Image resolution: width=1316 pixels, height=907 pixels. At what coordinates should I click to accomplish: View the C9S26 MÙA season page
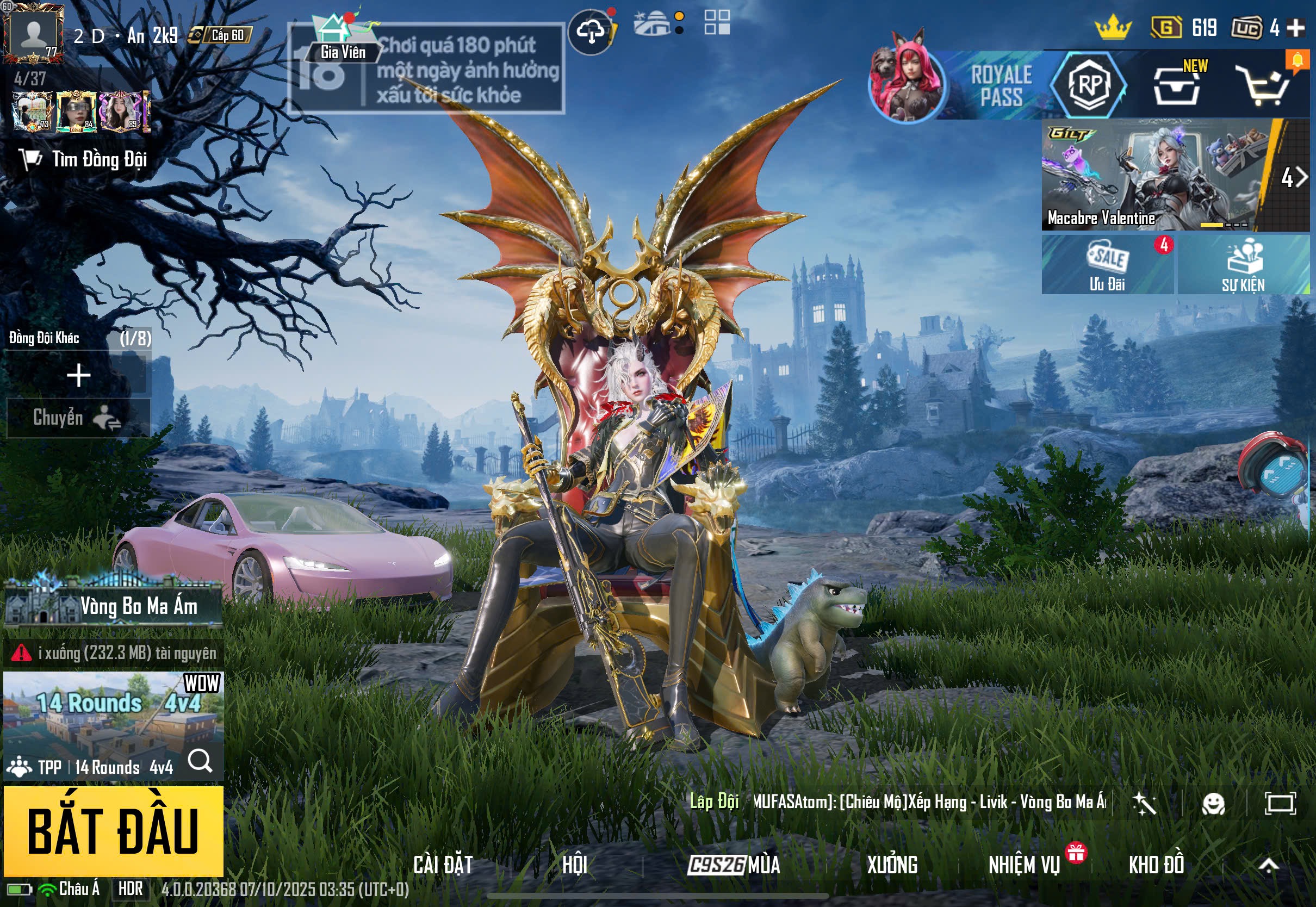734,865
